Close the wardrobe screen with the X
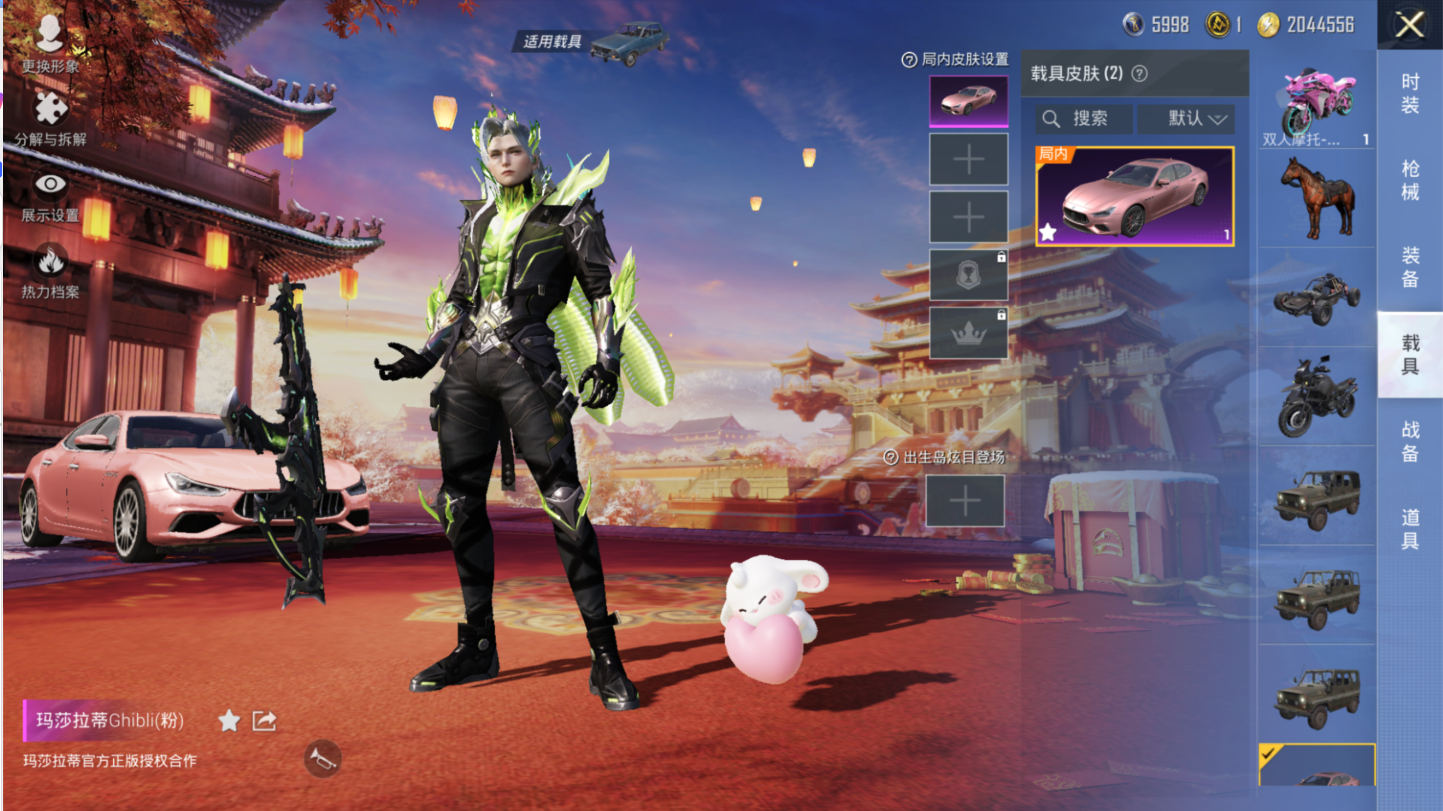The height and width of the screenshot is (811, 1443). 1409,25
